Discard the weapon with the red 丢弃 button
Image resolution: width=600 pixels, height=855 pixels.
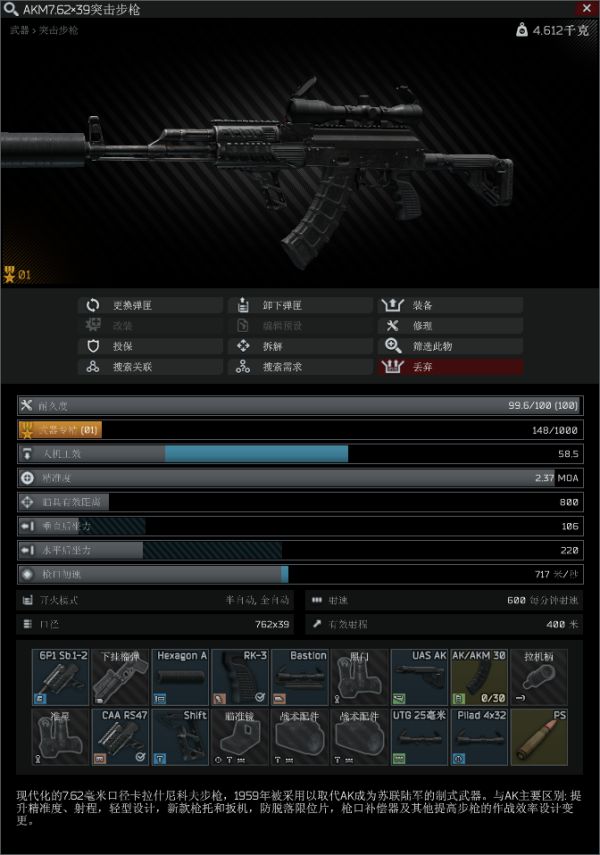450,367
